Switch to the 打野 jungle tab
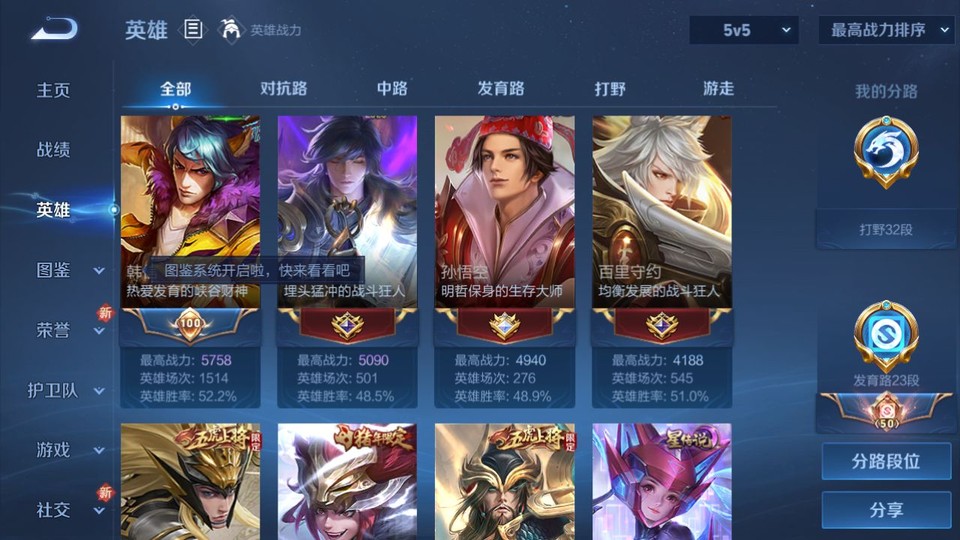 [x=610, y=89]
